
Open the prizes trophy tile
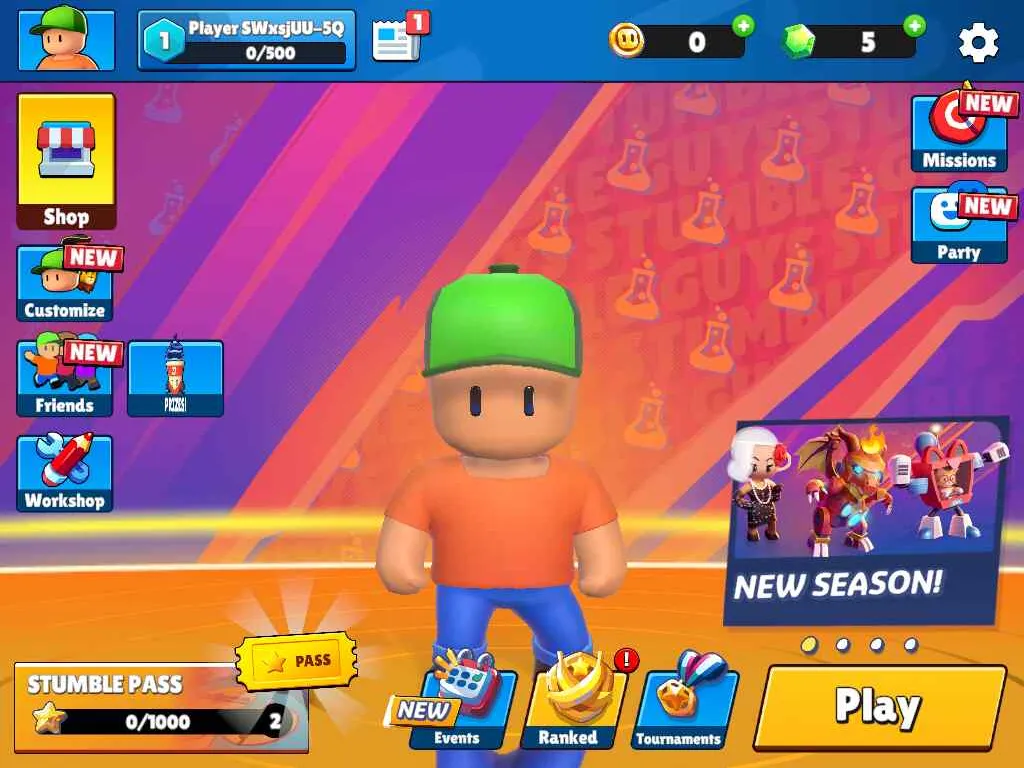[175, 378]
